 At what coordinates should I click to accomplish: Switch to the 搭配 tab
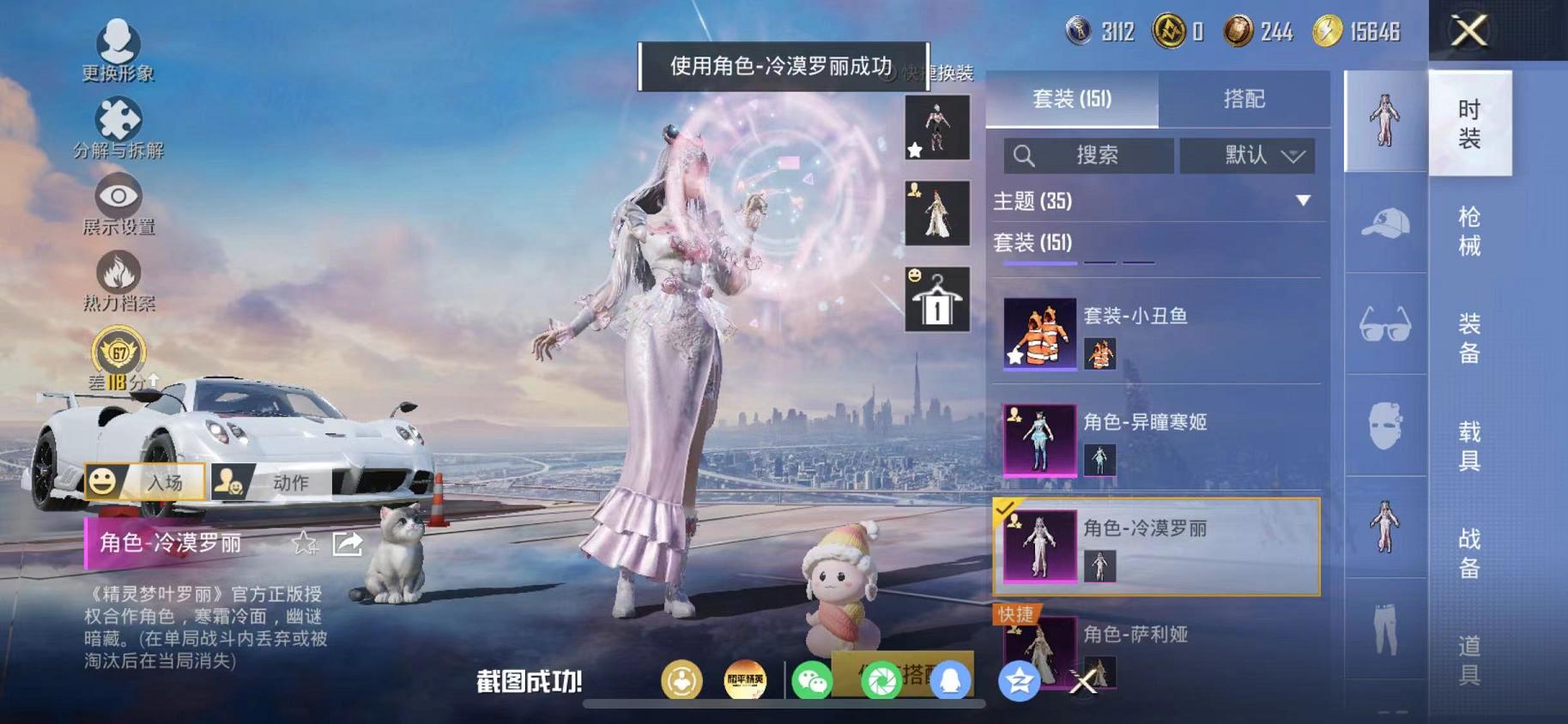point(1246,100)
